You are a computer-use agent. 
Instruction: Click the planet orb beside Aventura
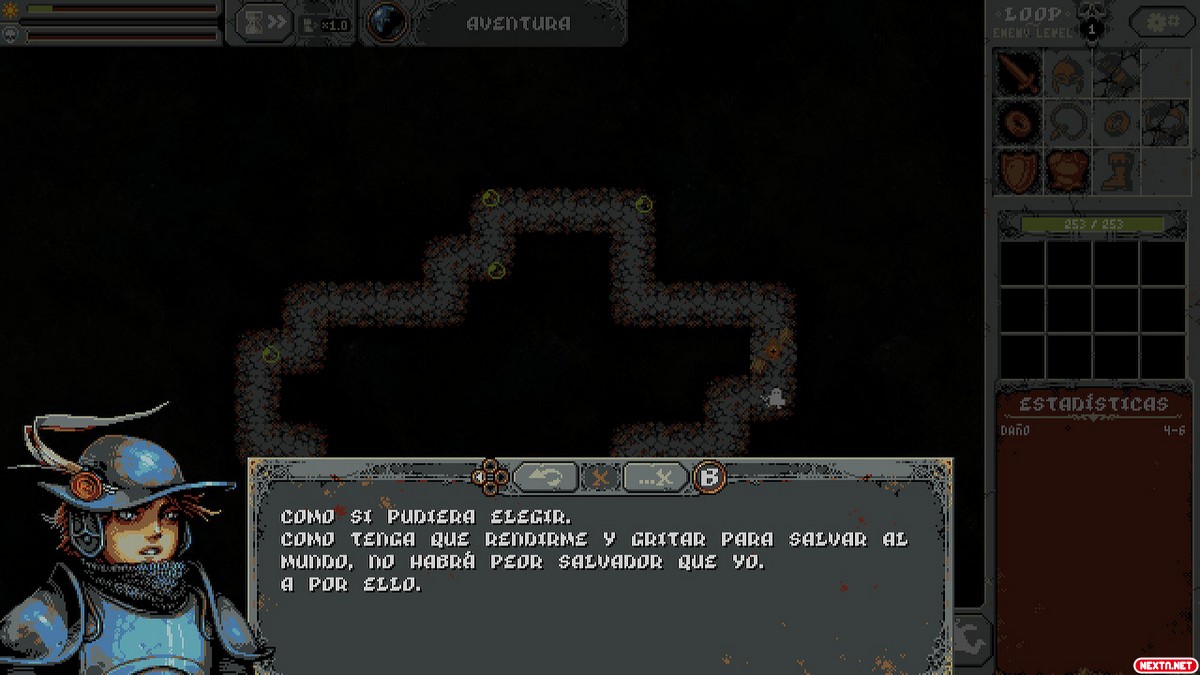[385, 23]
